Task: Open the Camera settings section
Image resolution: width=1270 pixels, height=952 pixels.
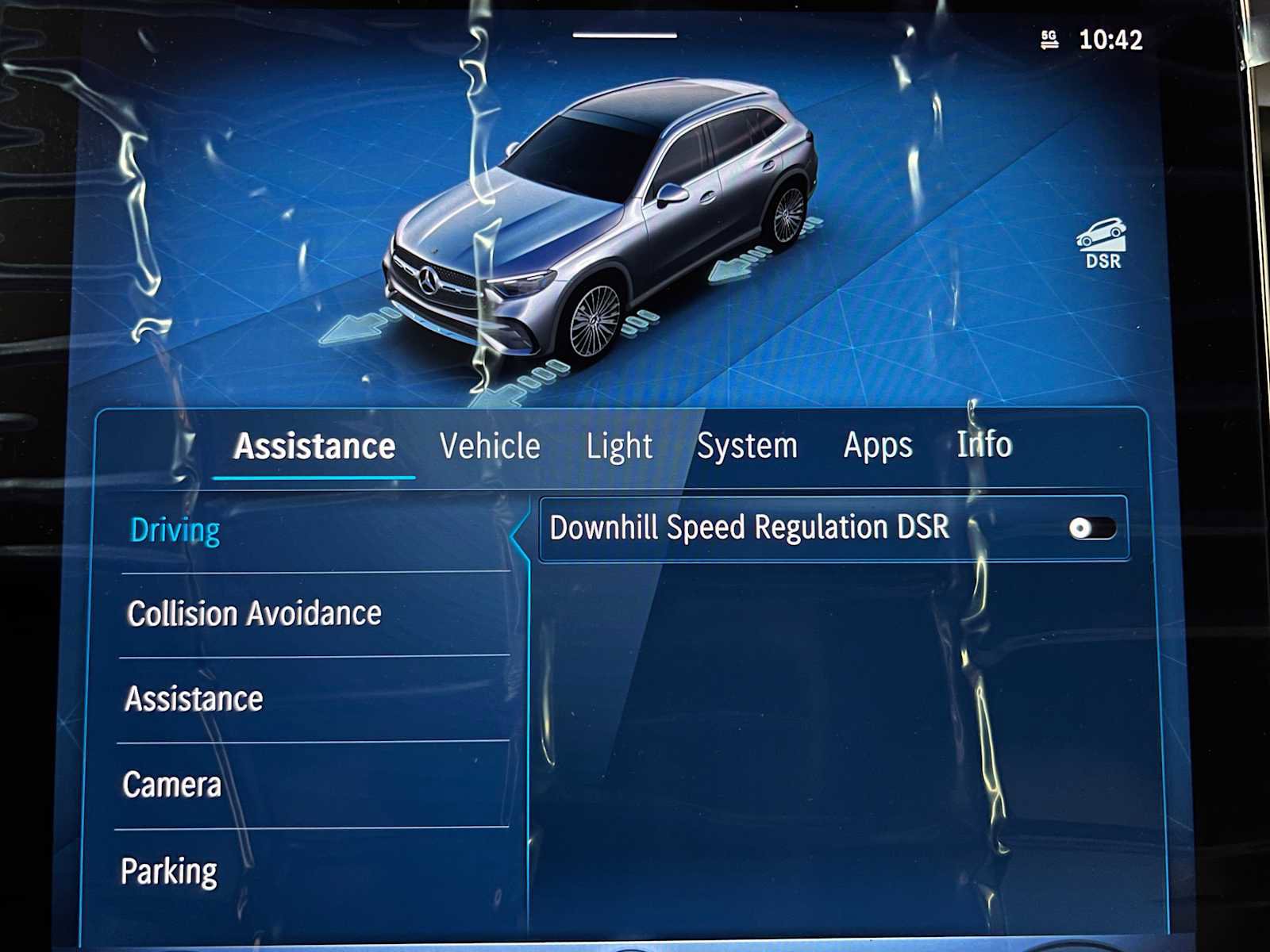Action: coord(173,785)
